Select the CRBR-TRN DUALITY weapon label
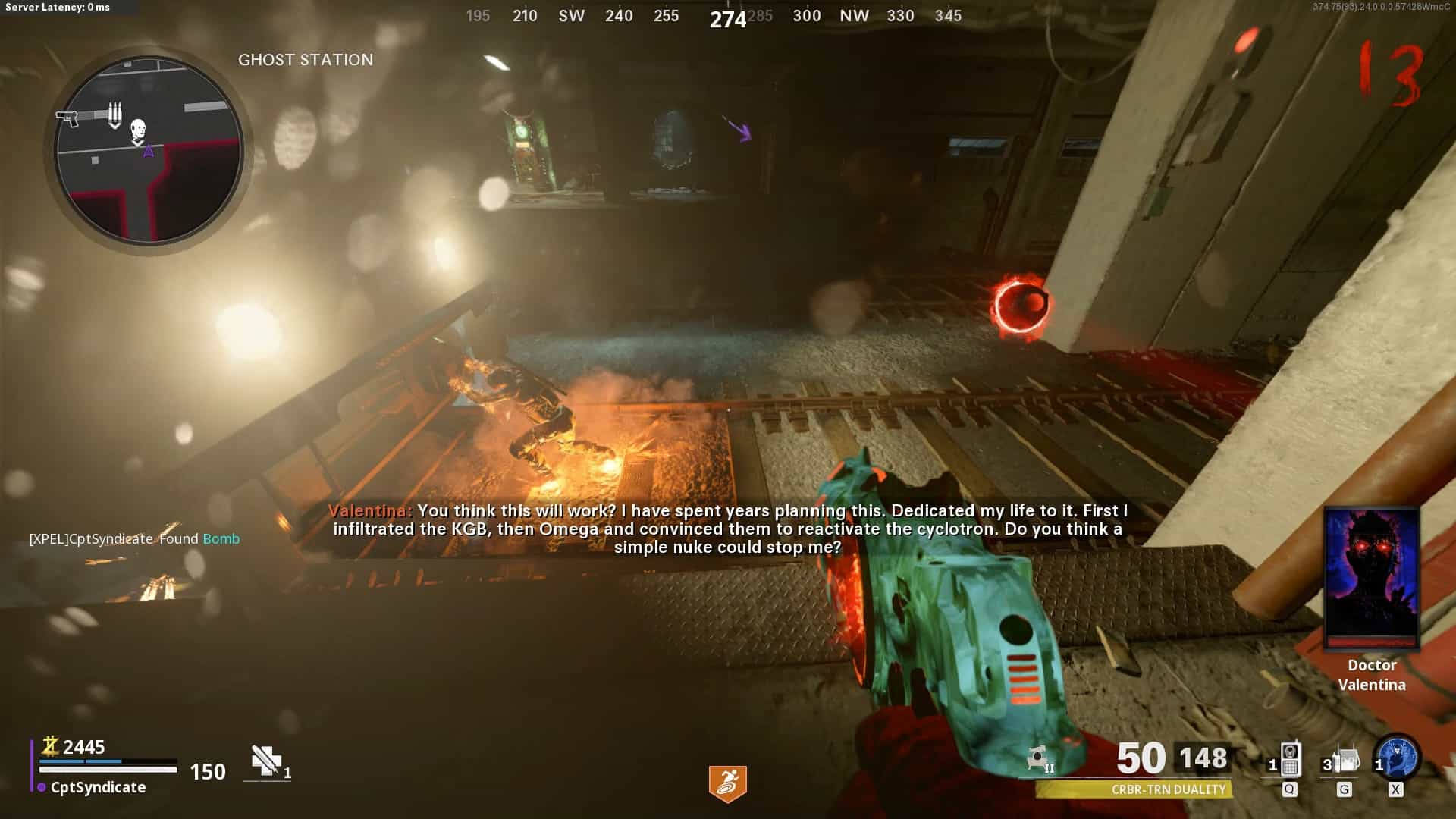Viewport: 1456px width, 819px height. point(1168,789)
